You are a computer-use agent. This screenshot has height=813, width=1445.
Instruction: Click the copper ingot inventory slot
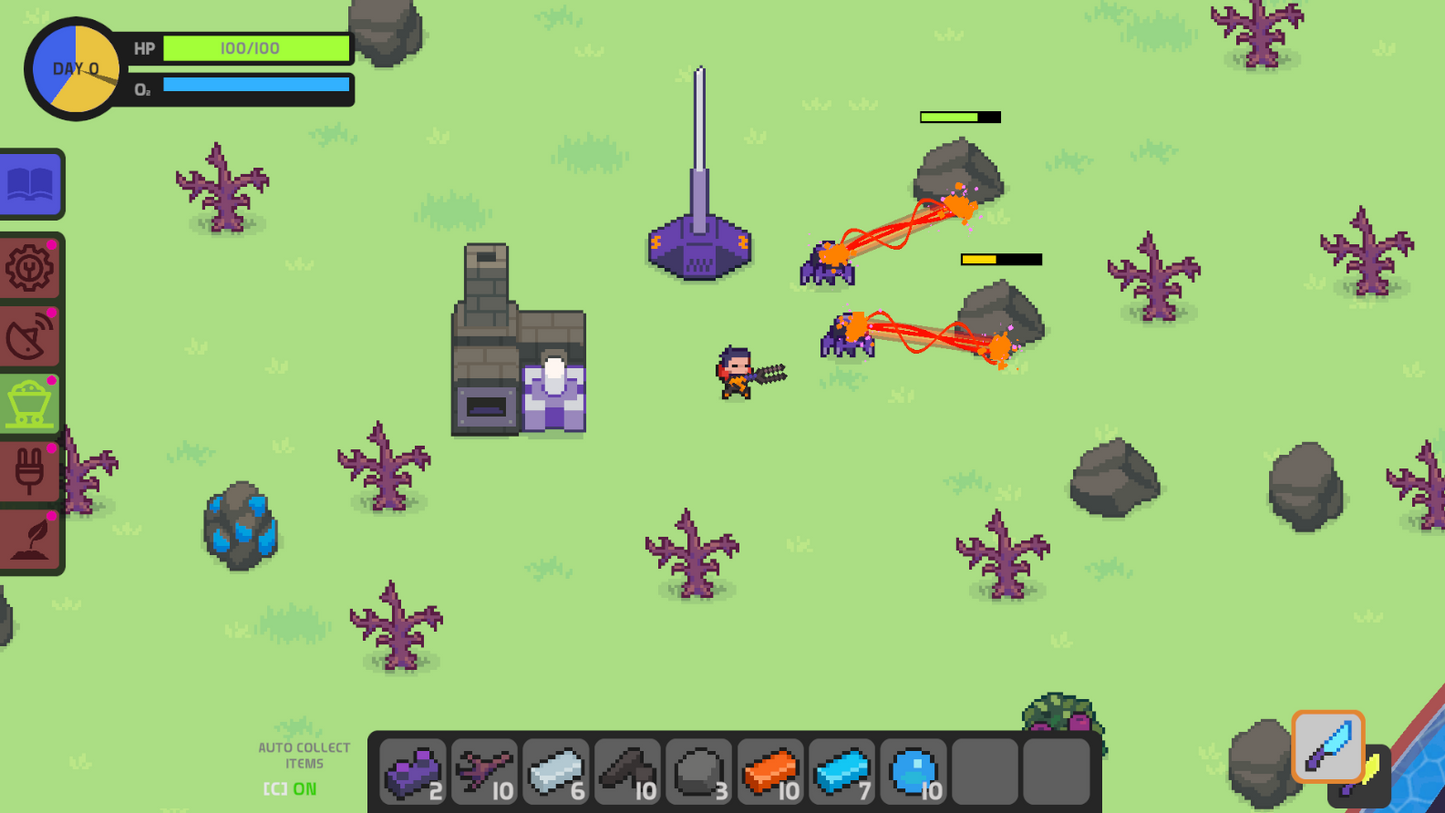click(x=771, y=770)
